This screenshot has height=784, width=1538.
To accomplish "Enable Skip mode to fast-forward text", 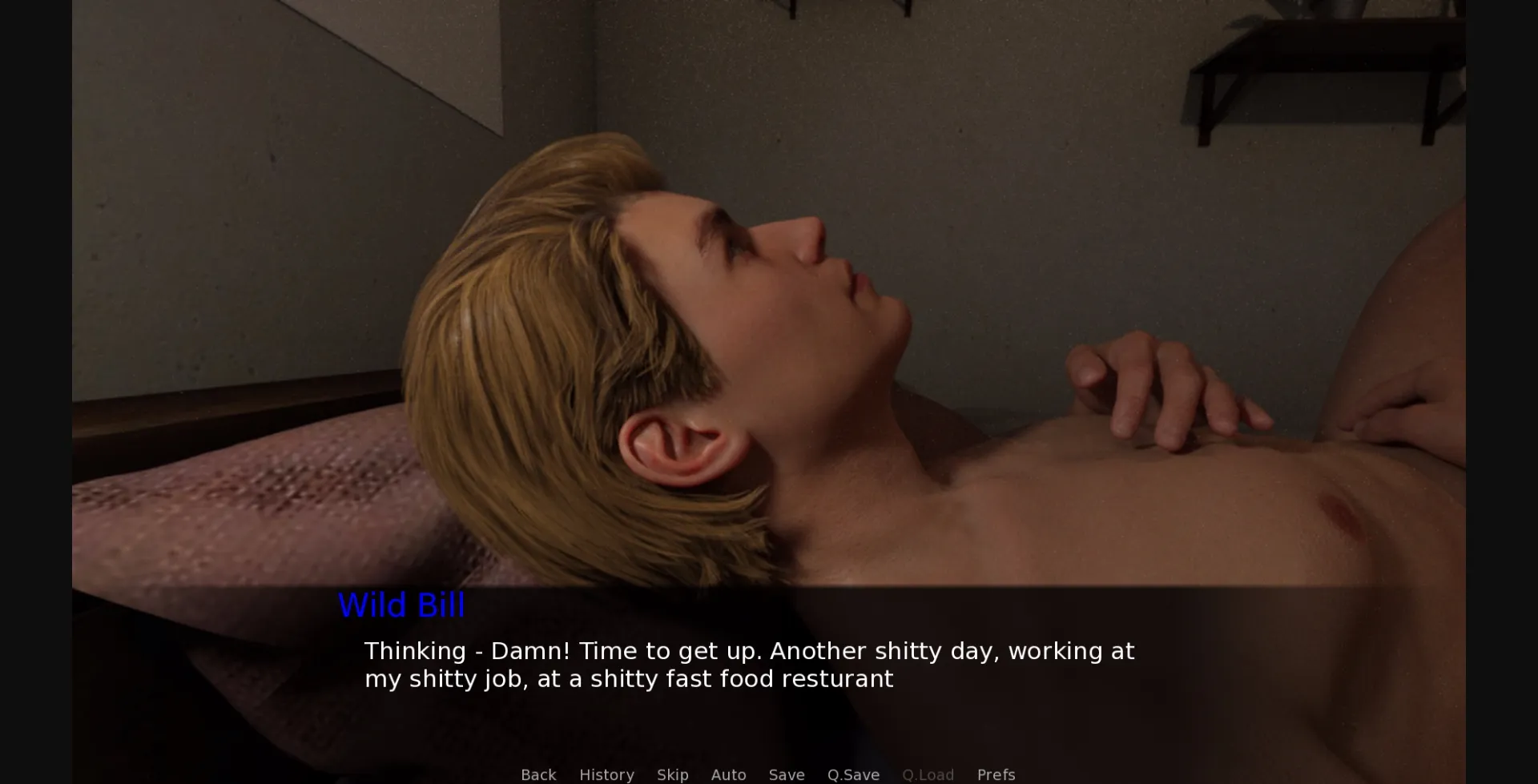I will click(673, 774).
